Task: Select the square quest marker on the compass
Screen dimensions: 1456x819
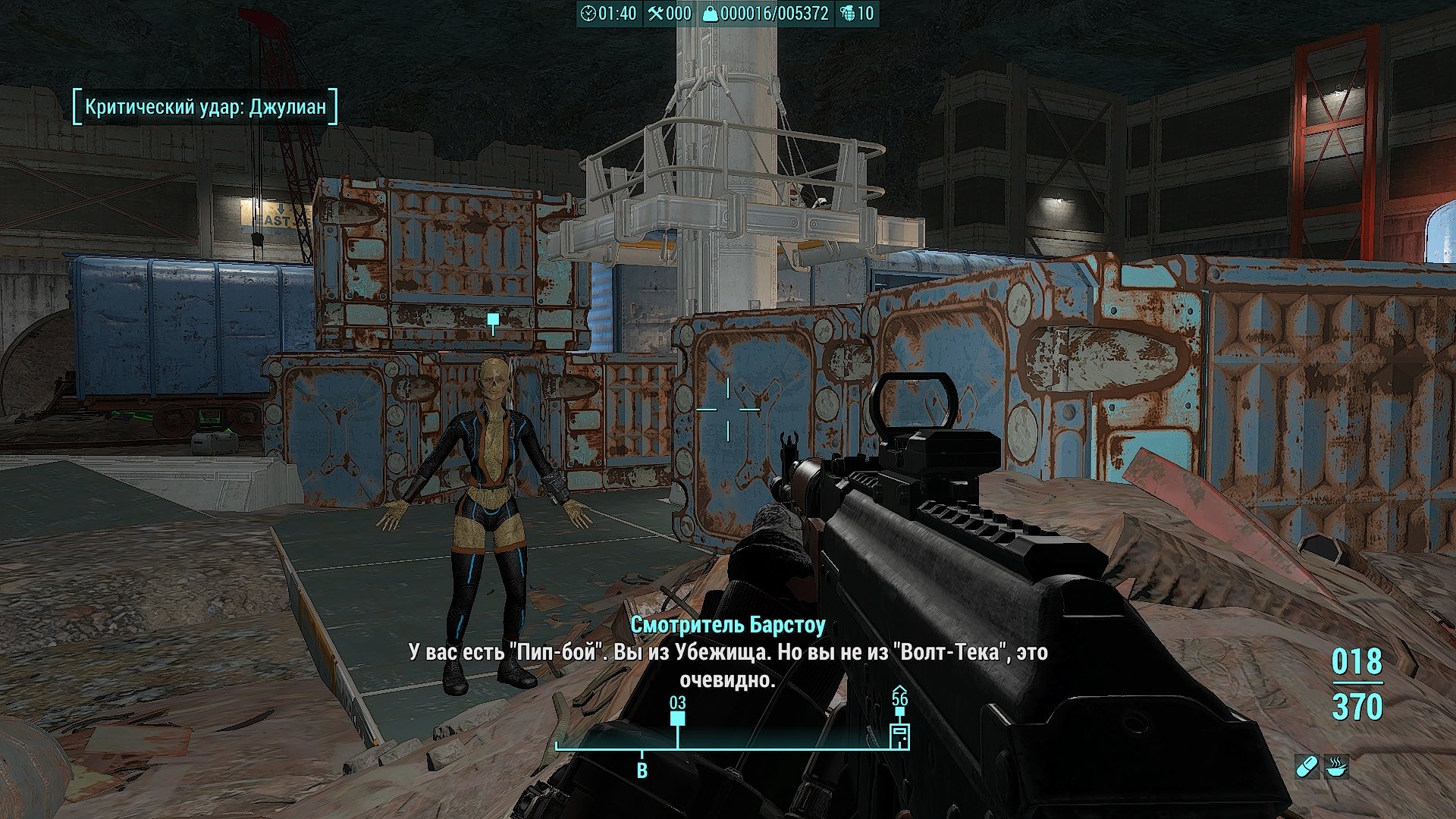Action: [x=677, y=718]
